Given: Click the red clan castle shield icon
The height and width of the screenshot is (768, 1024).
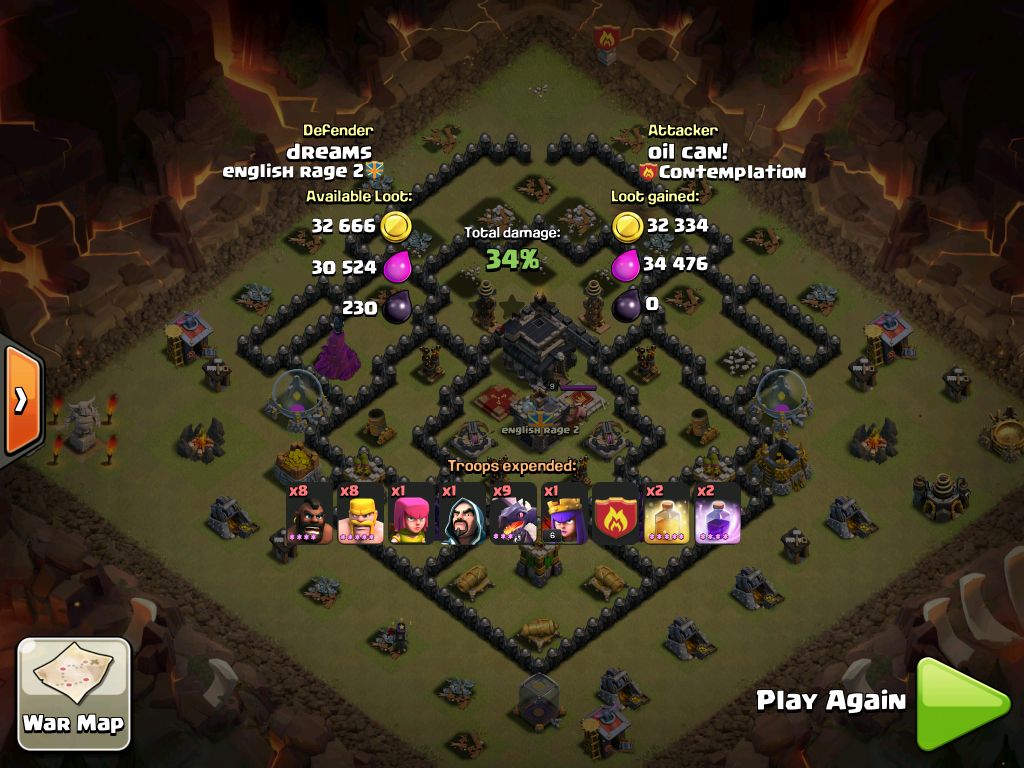Looking at the screenshot, I should coord(615,514).
